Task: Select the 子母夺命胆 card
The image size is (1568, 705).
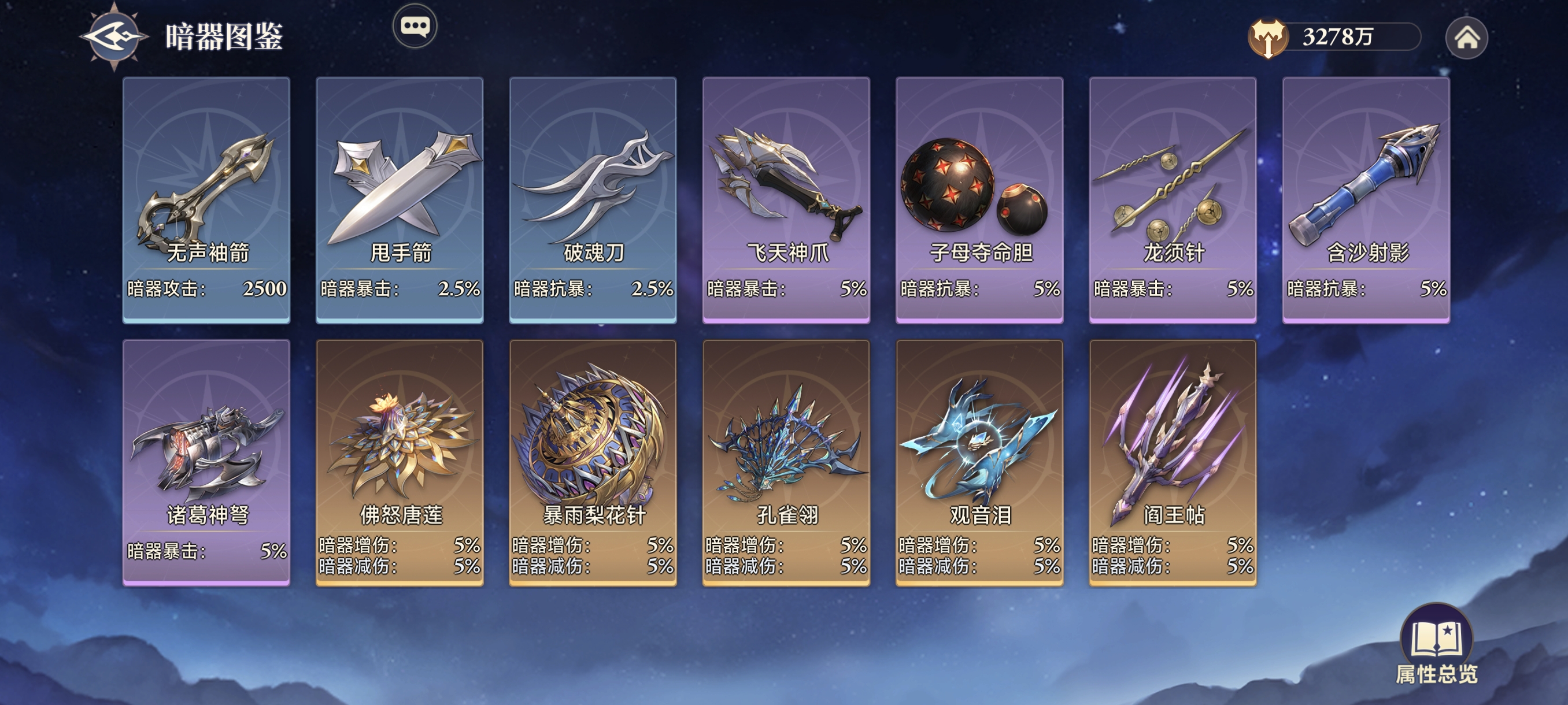Action: [979, 199]
